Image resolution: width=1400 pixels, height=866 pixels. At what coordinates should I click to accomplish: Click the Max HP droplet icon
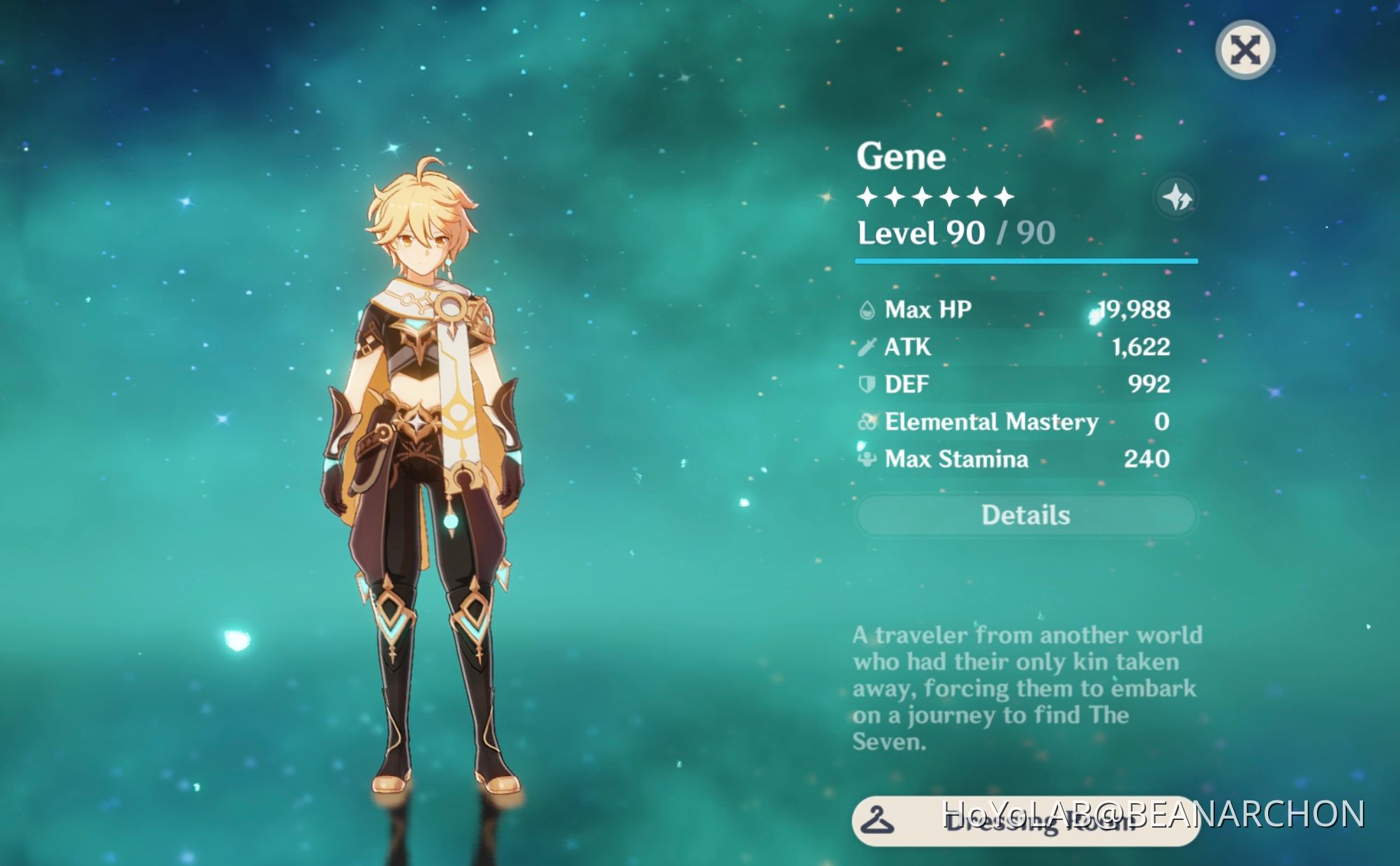click(866, 310)
